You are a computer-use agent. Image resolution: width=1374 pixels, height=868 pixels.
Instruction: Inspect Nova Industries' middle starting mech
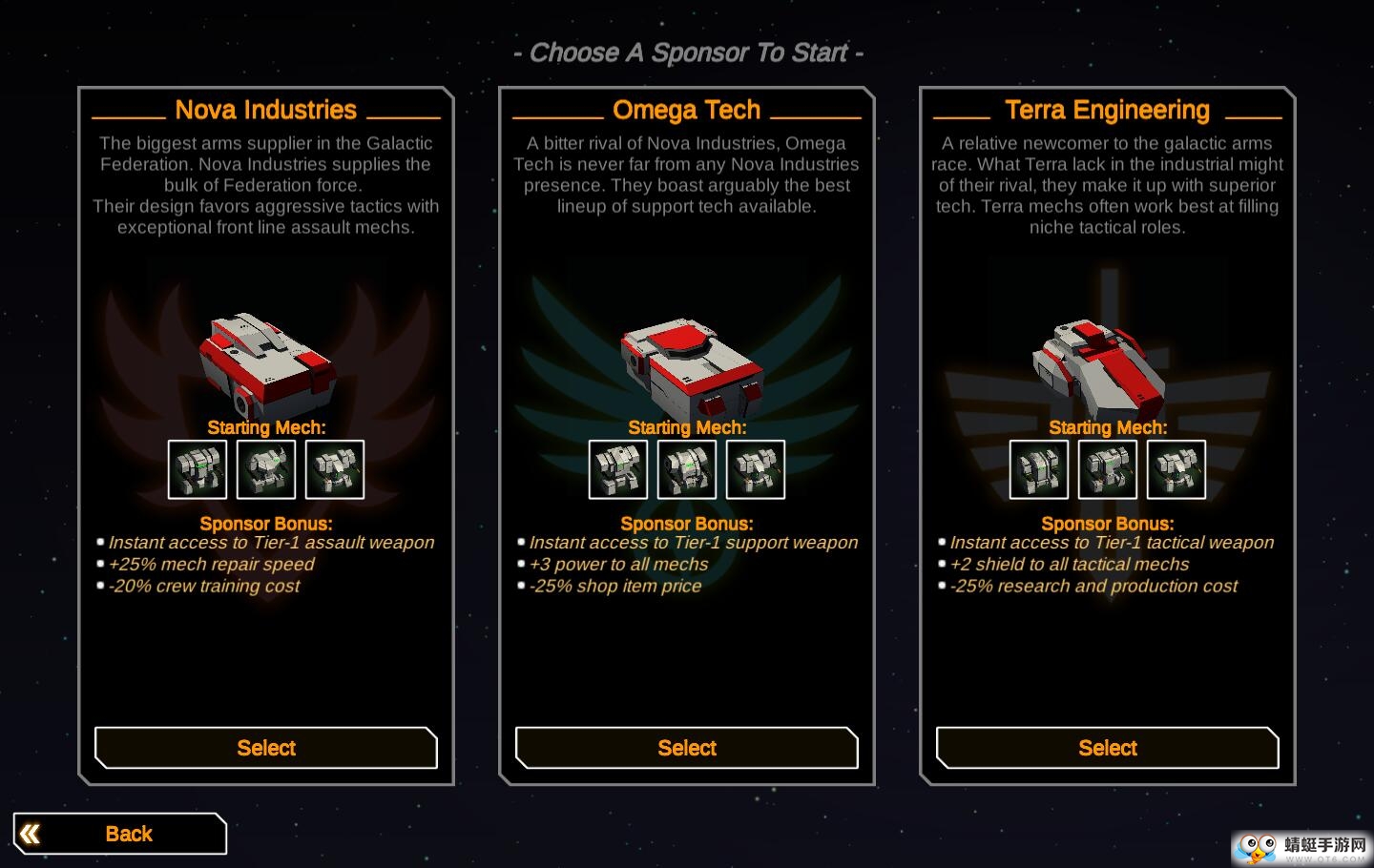coord(266,469)
